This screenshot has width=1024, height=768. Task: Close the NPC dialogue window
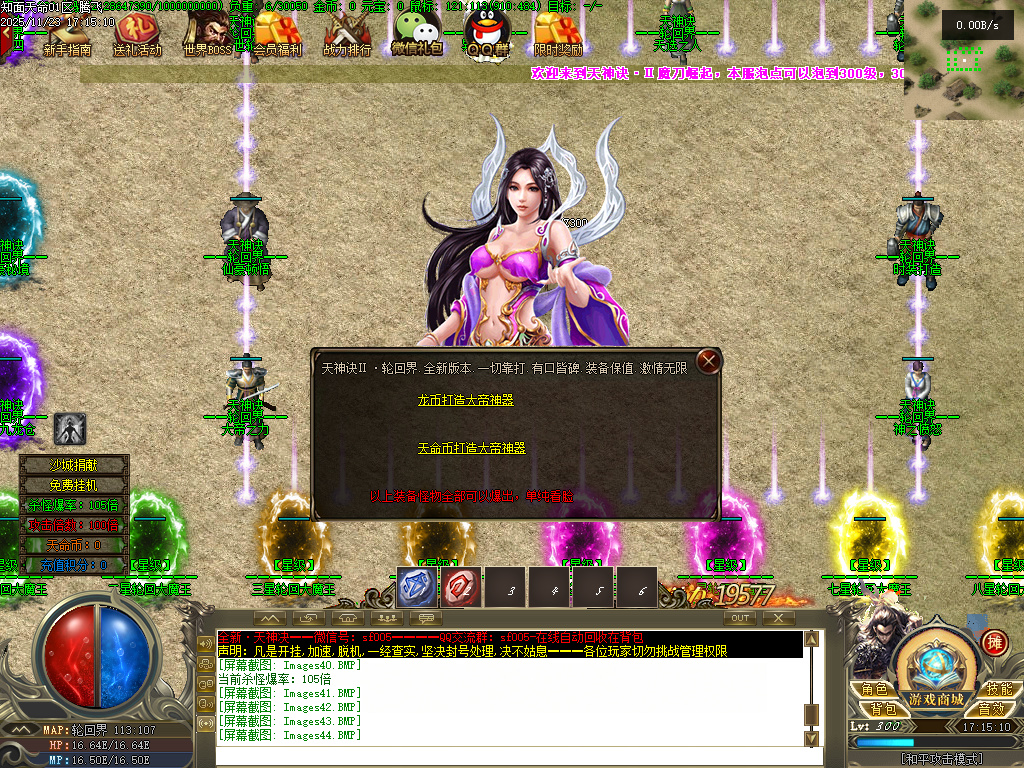pyautogui.click(x=709, y=361)
